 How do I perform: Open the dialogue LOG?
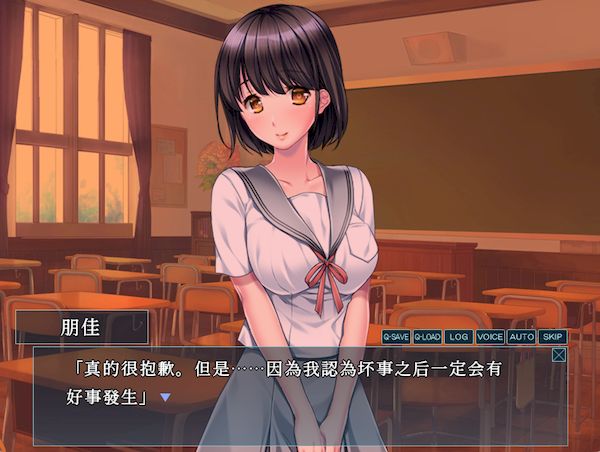tap(459, 337)
